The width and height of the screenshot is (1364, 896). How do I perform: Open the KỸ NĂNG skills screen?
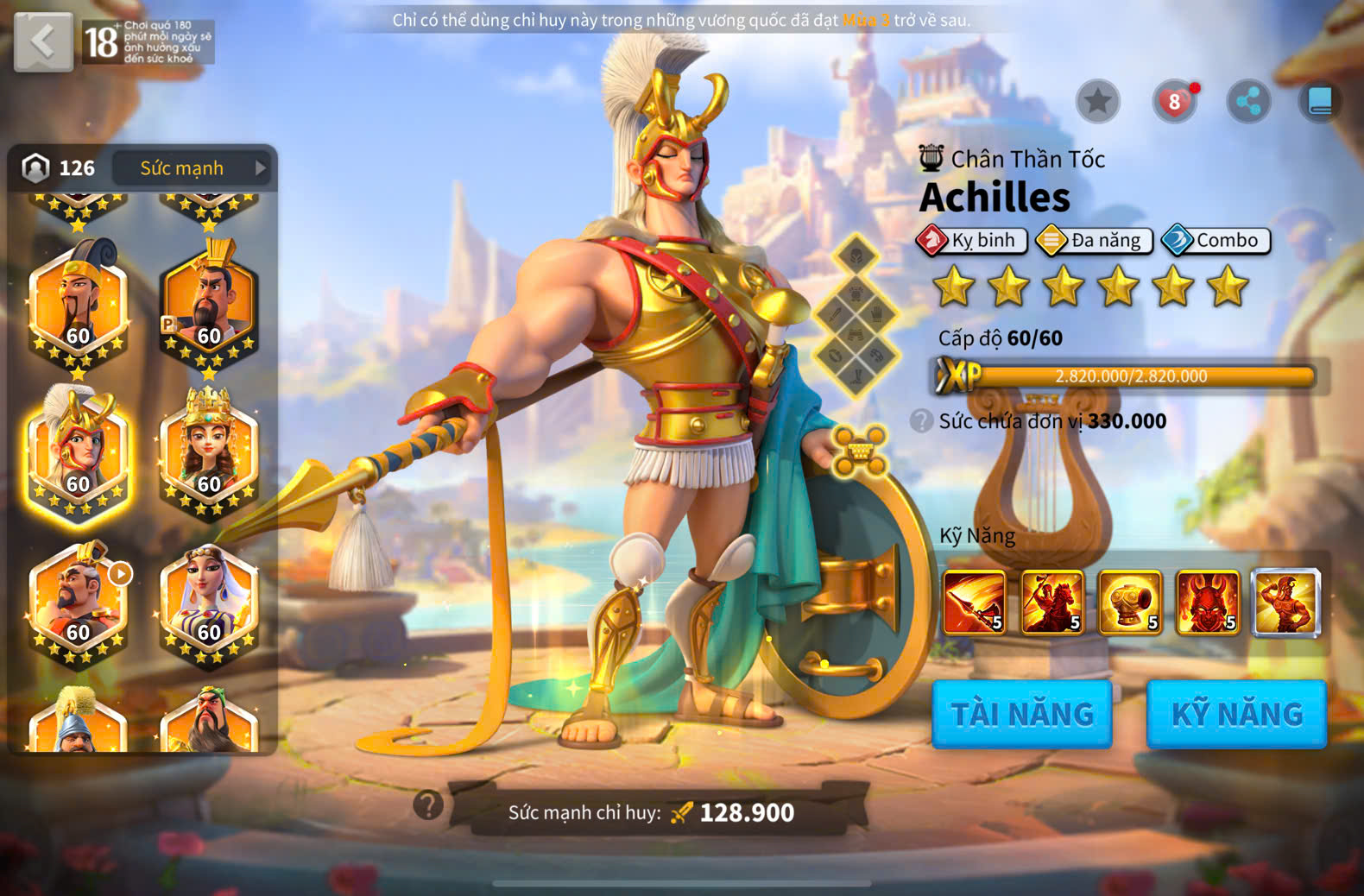click(1236, 714)
